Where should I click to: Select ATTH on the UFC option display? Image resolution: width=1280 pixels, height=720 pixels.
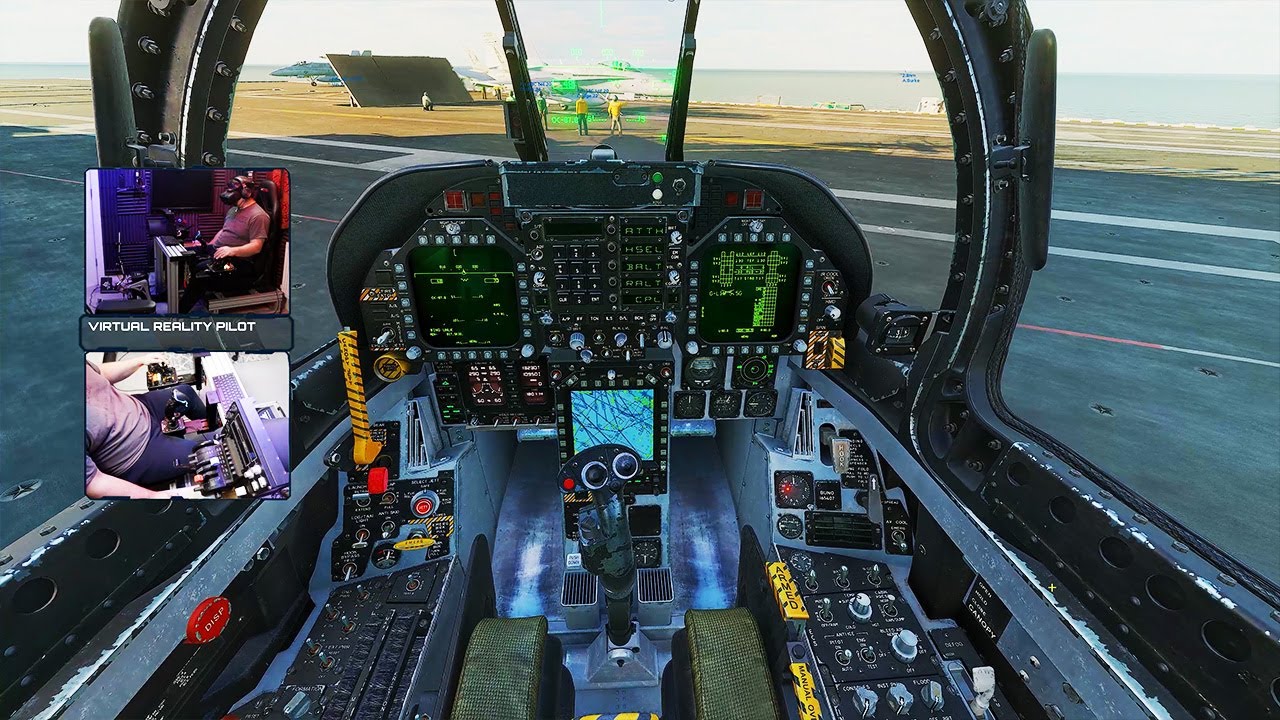(x=611, y=230)
